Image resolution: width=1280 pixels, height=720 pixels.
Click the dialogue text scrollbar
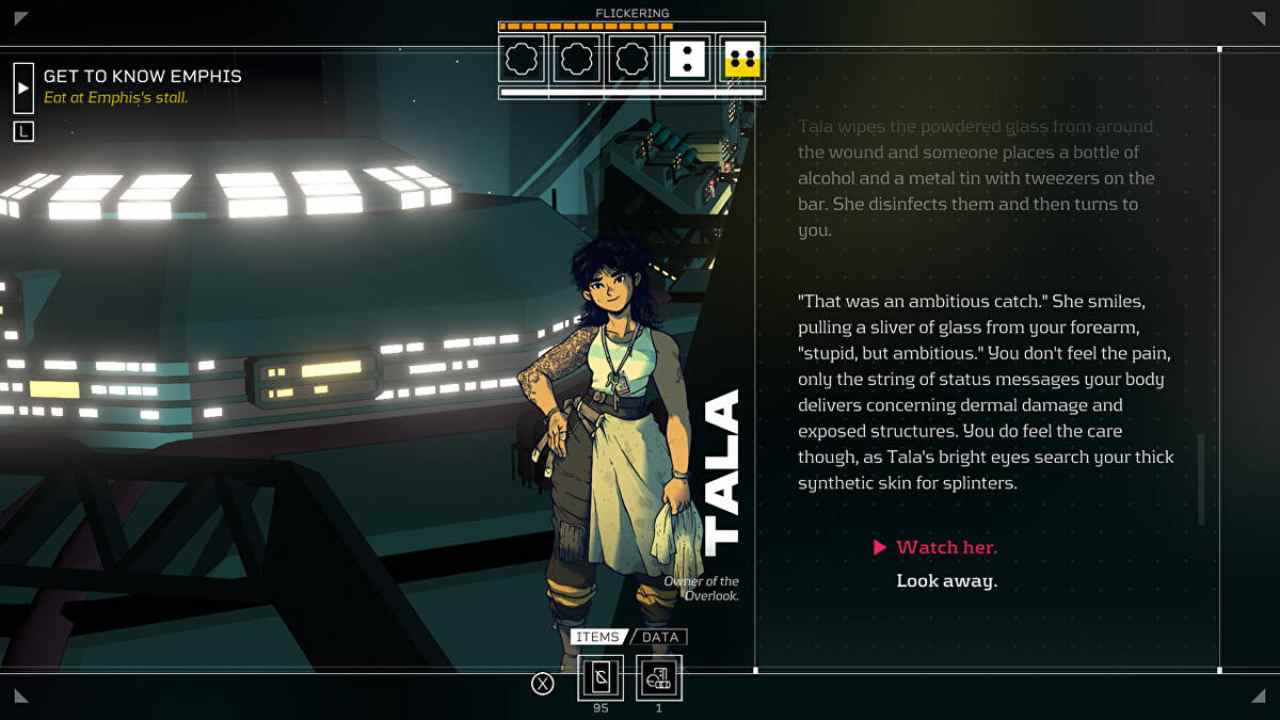pyautogui.click(x=1201, y=479)
